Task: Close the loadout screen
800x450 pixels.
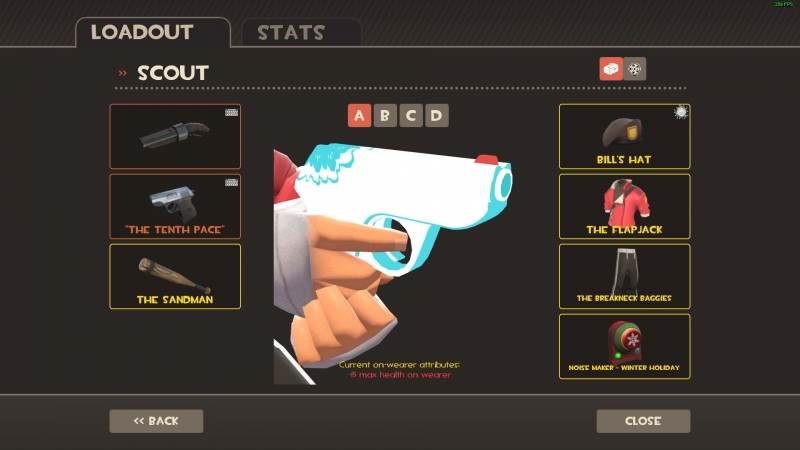Action: [x=643, y=421]
